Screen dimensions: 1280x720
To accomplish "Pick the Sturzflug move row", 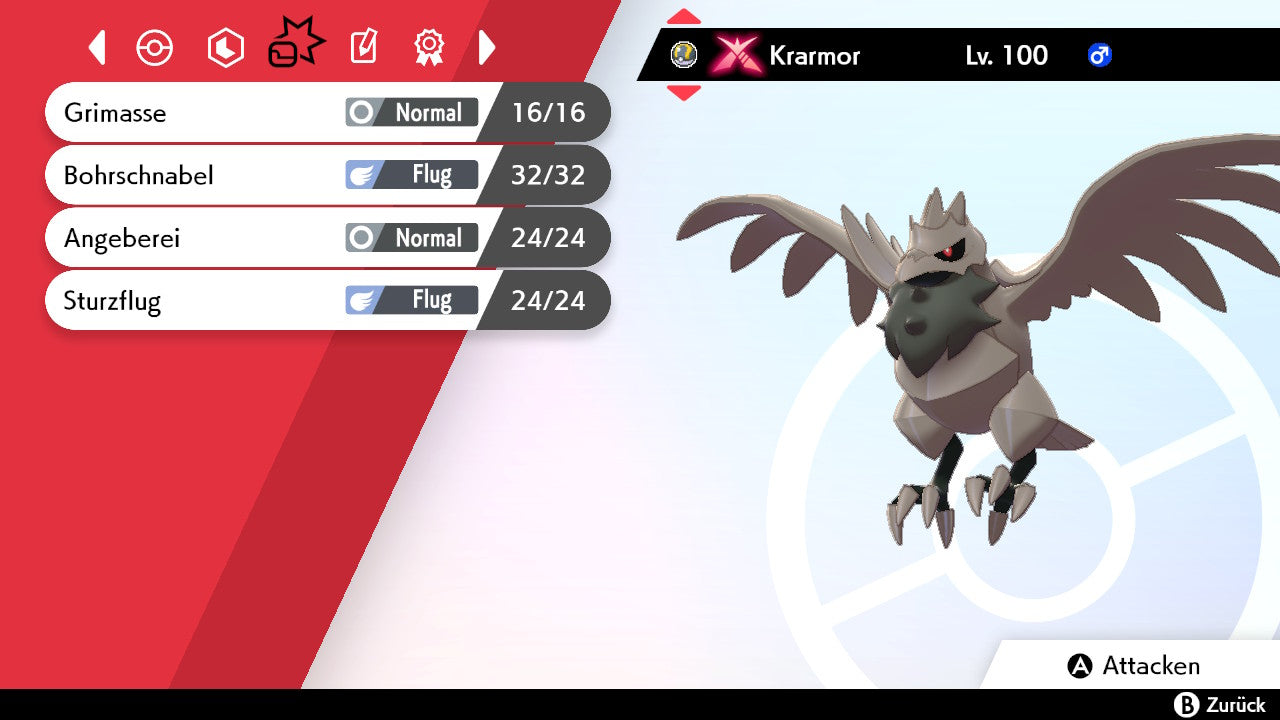I will pos(327,300).
